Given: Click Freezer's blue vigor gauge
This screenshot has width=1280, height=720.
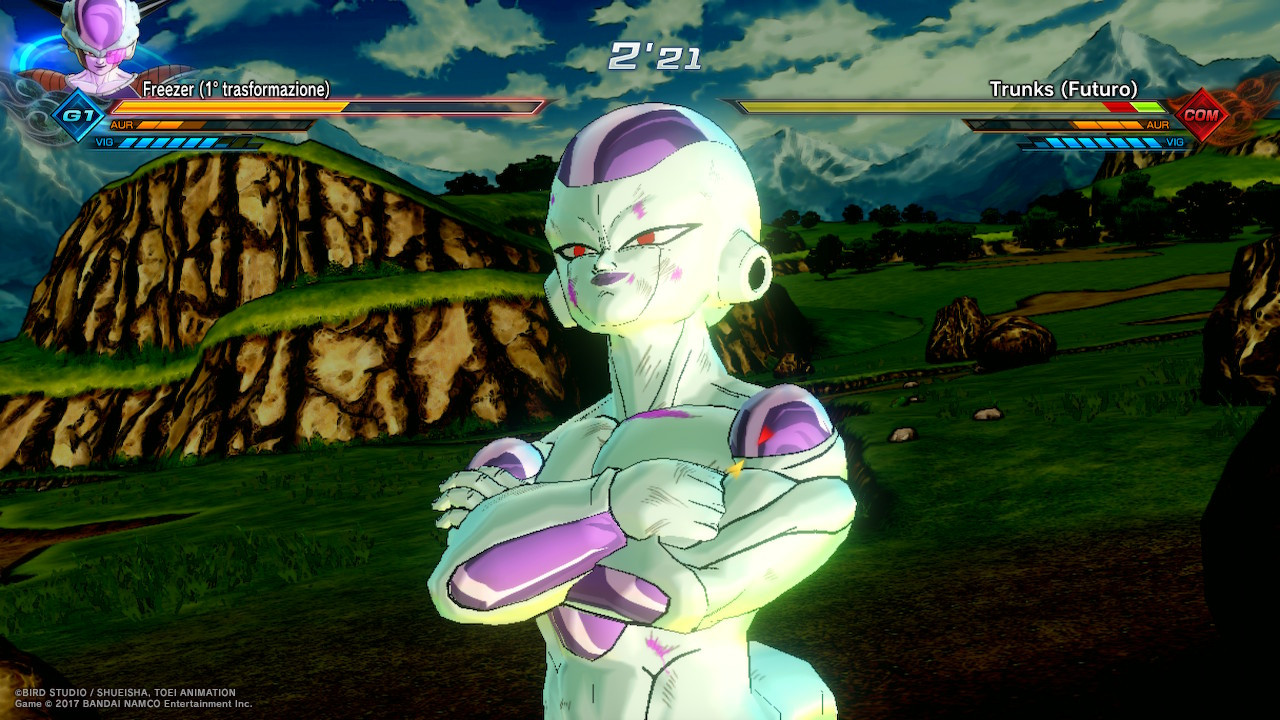Looking at the screenshot, I should pyautogui.click(x=166, y=142).
